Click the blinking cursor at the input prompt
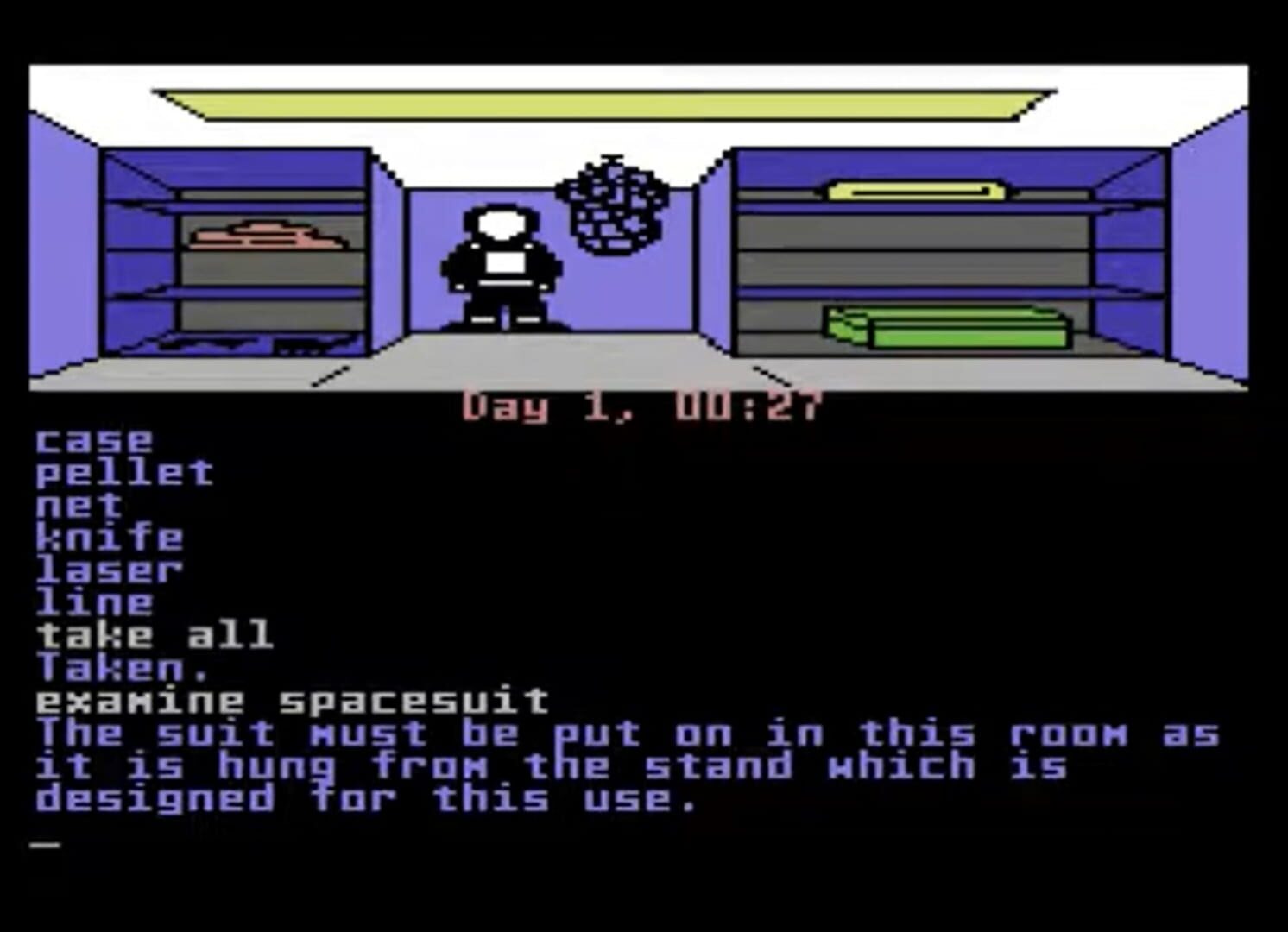 47,841
